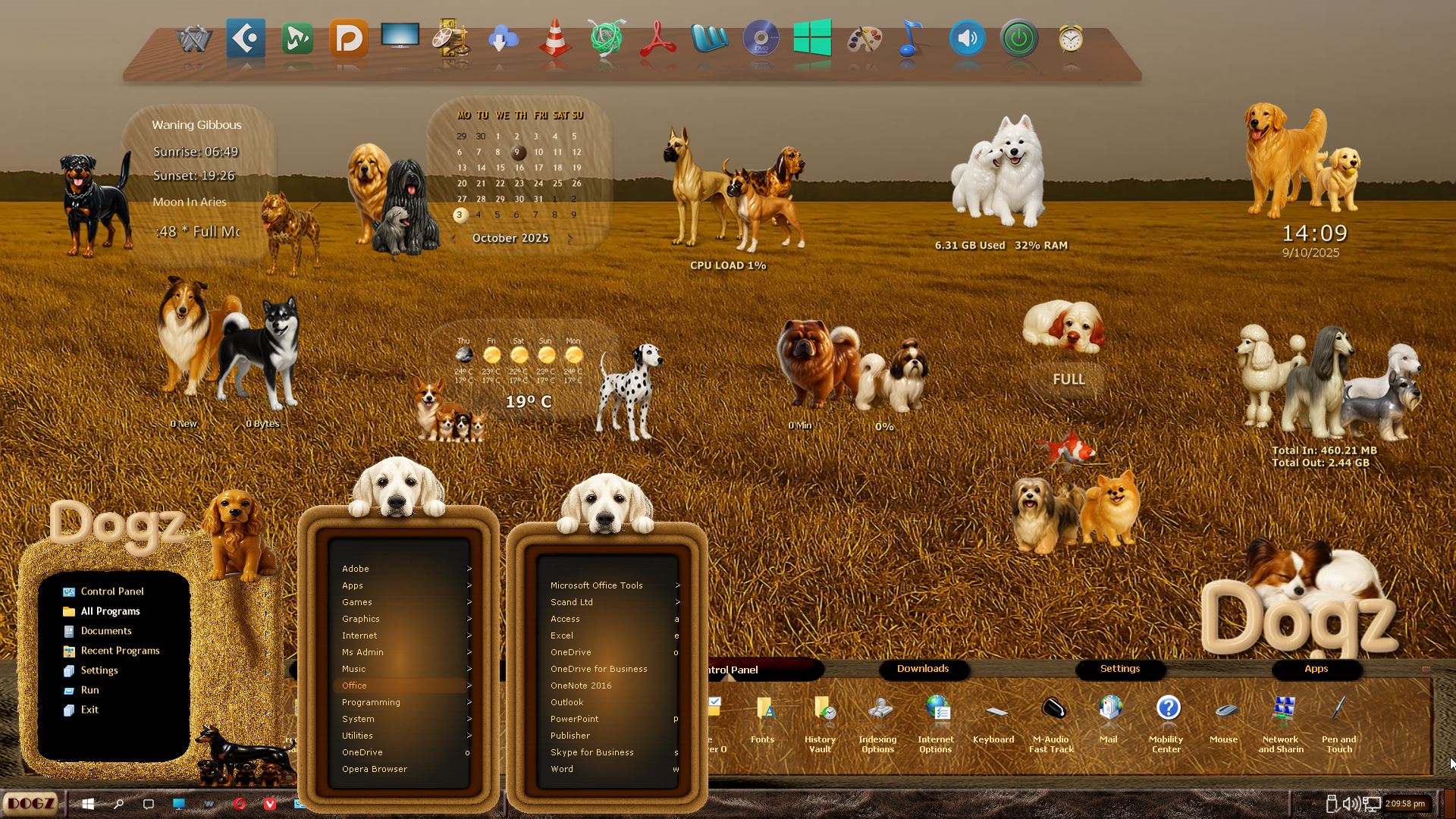This screenshot has width=1456, height=819.
Task: Open the alarm clock dock icon
Action: 1070,38
